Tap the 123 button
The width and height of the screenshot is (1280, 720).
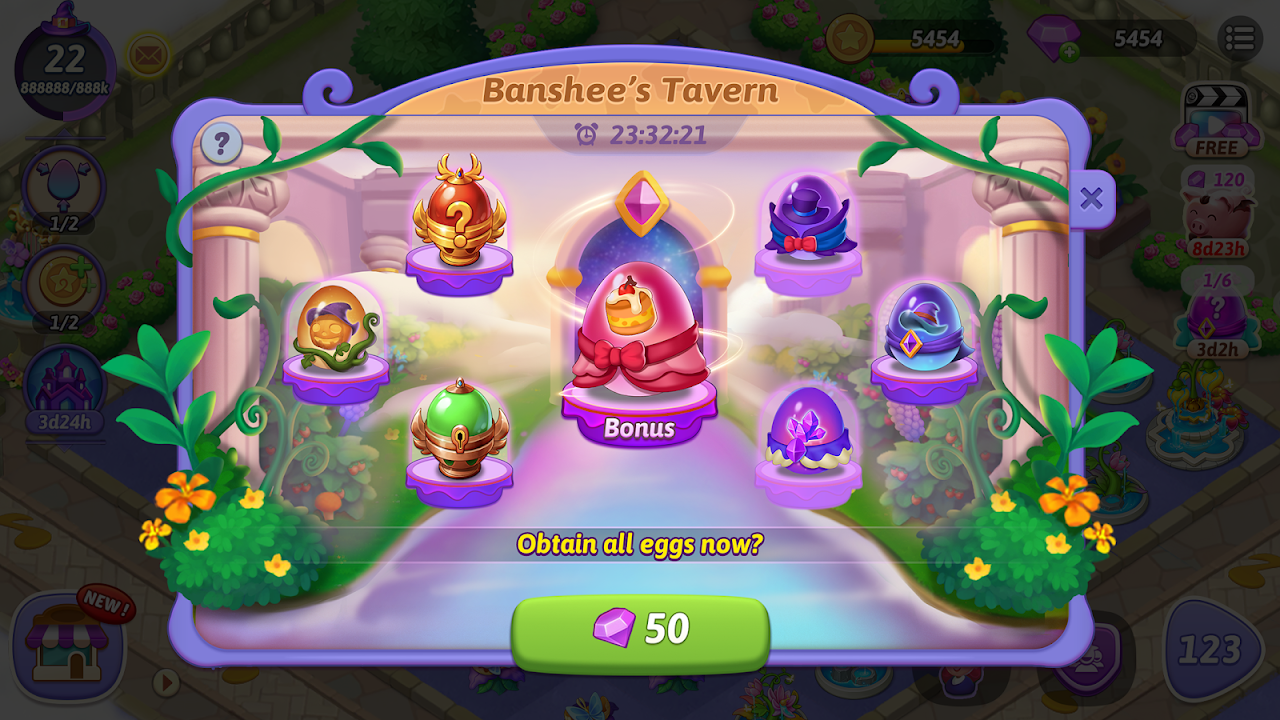point(1210,650)
